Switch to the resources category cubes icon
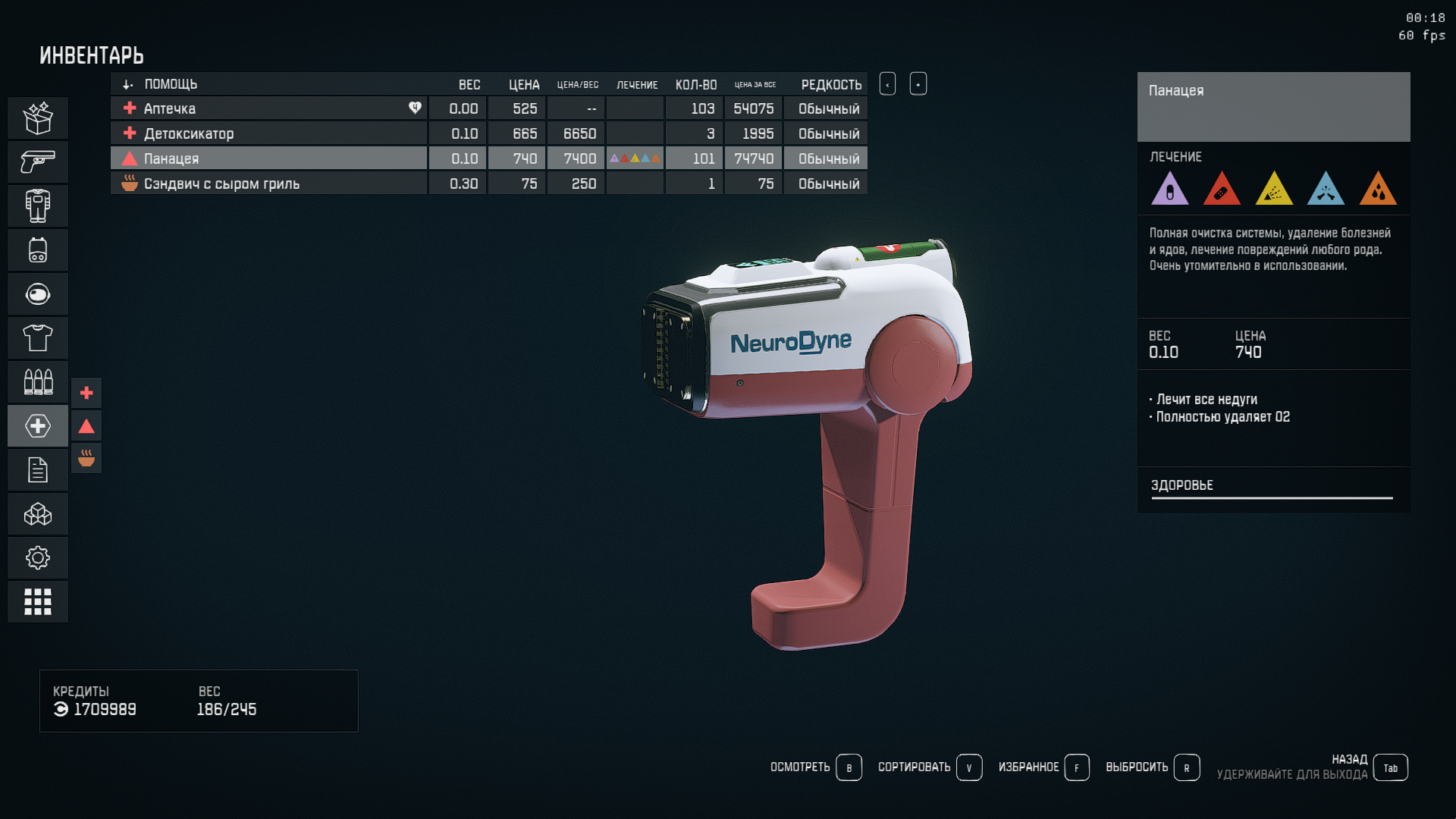Screen dimensions: 1456x819 38,514
